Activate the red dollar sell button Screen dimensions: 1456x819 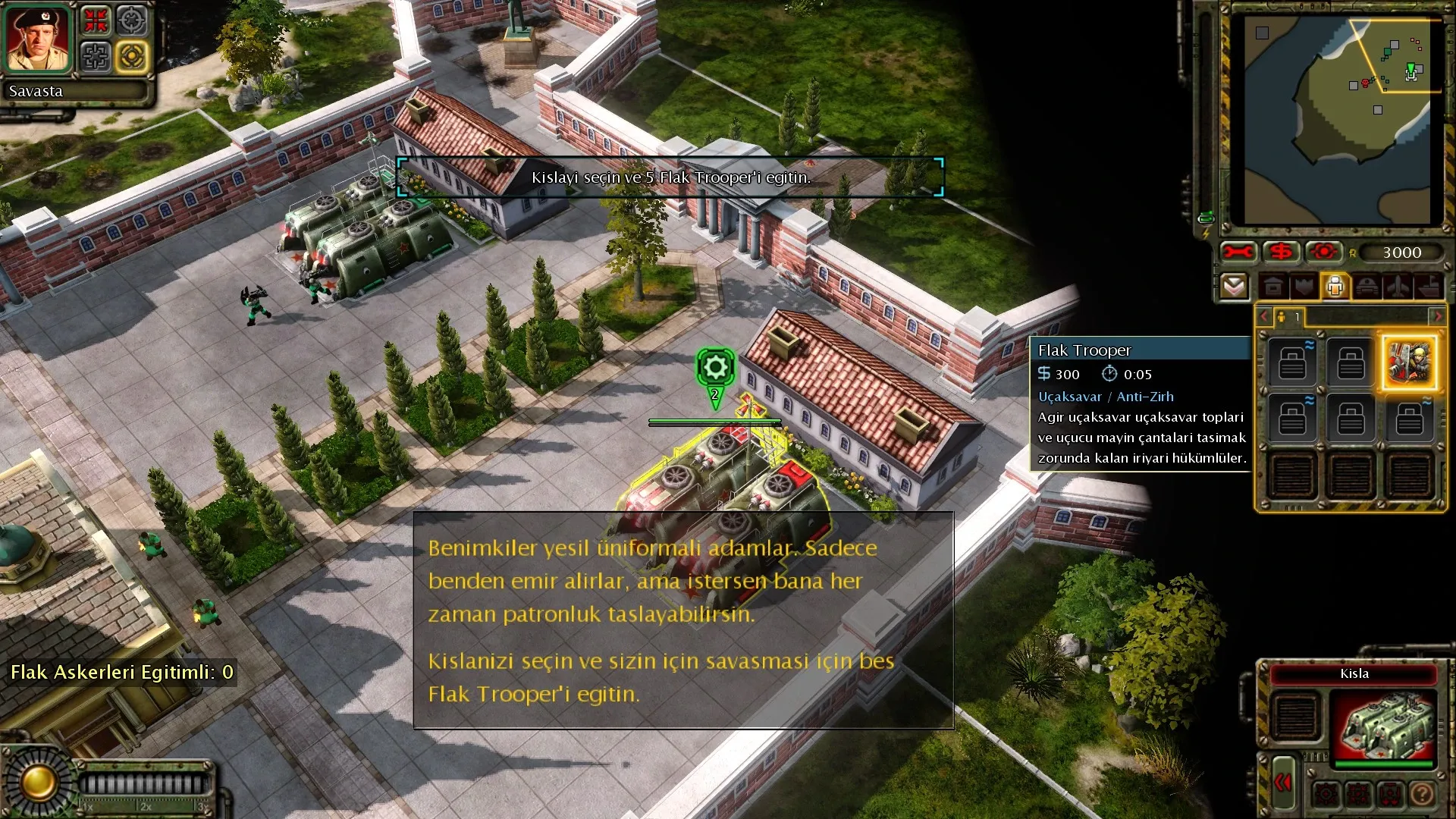pos(1282,252)
